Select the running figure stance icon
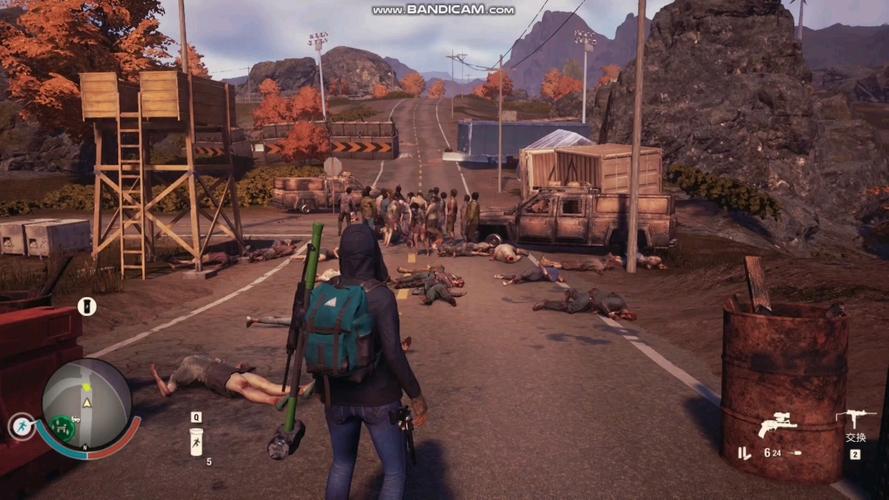 19,426
